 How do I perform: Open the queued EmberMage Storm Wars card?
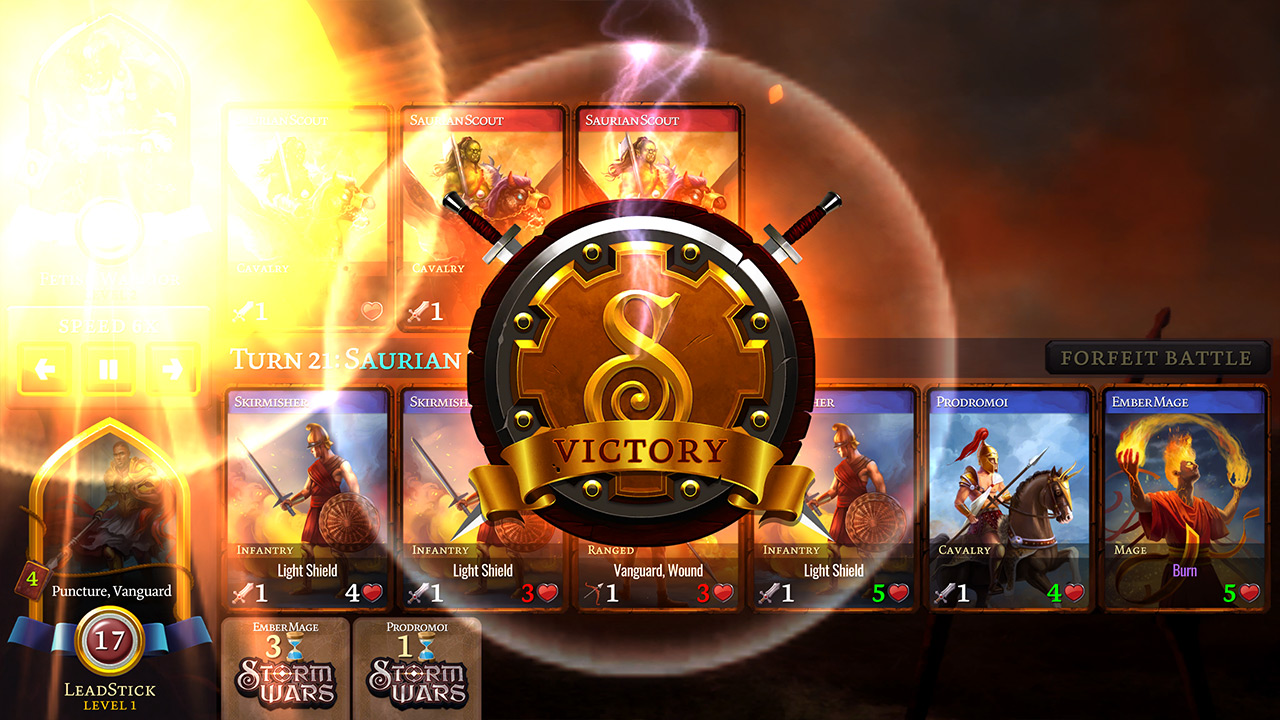click(285, 668)
